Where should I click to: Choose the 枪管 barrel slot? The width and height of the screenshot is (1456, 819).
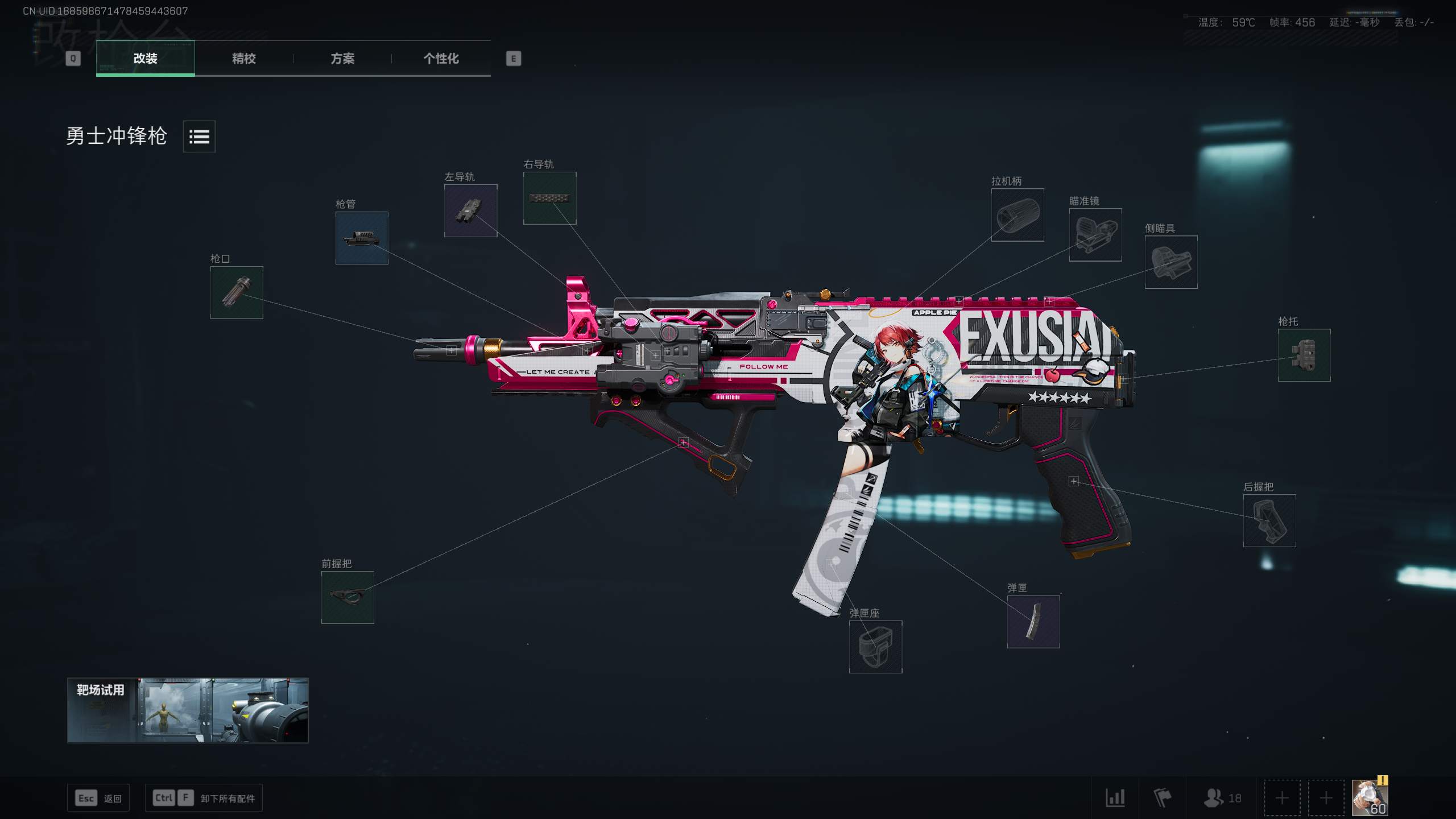coord(362,238)
